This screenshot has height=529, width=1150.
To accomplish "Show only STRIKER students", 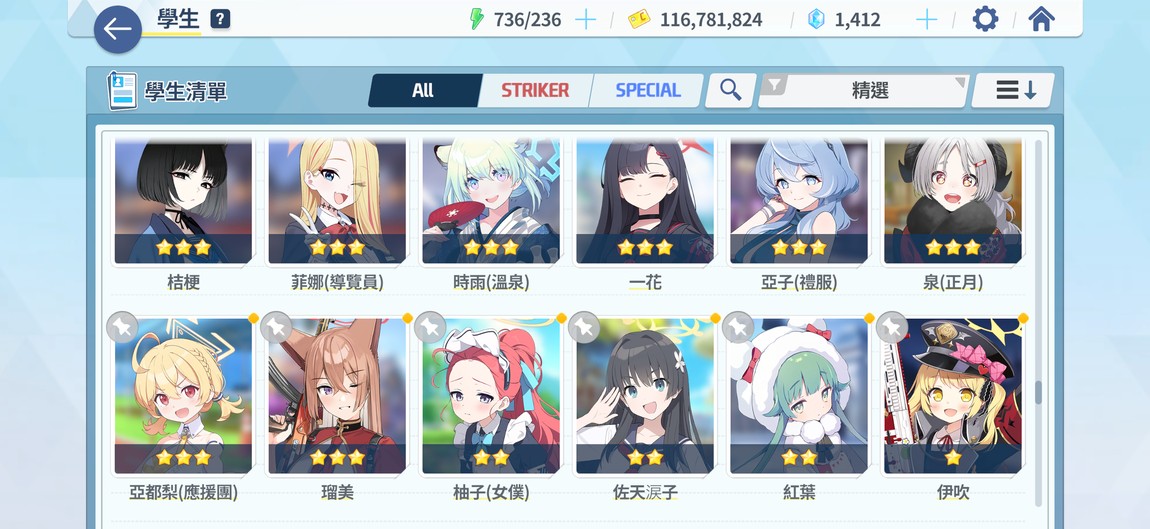I will [534, 90].
